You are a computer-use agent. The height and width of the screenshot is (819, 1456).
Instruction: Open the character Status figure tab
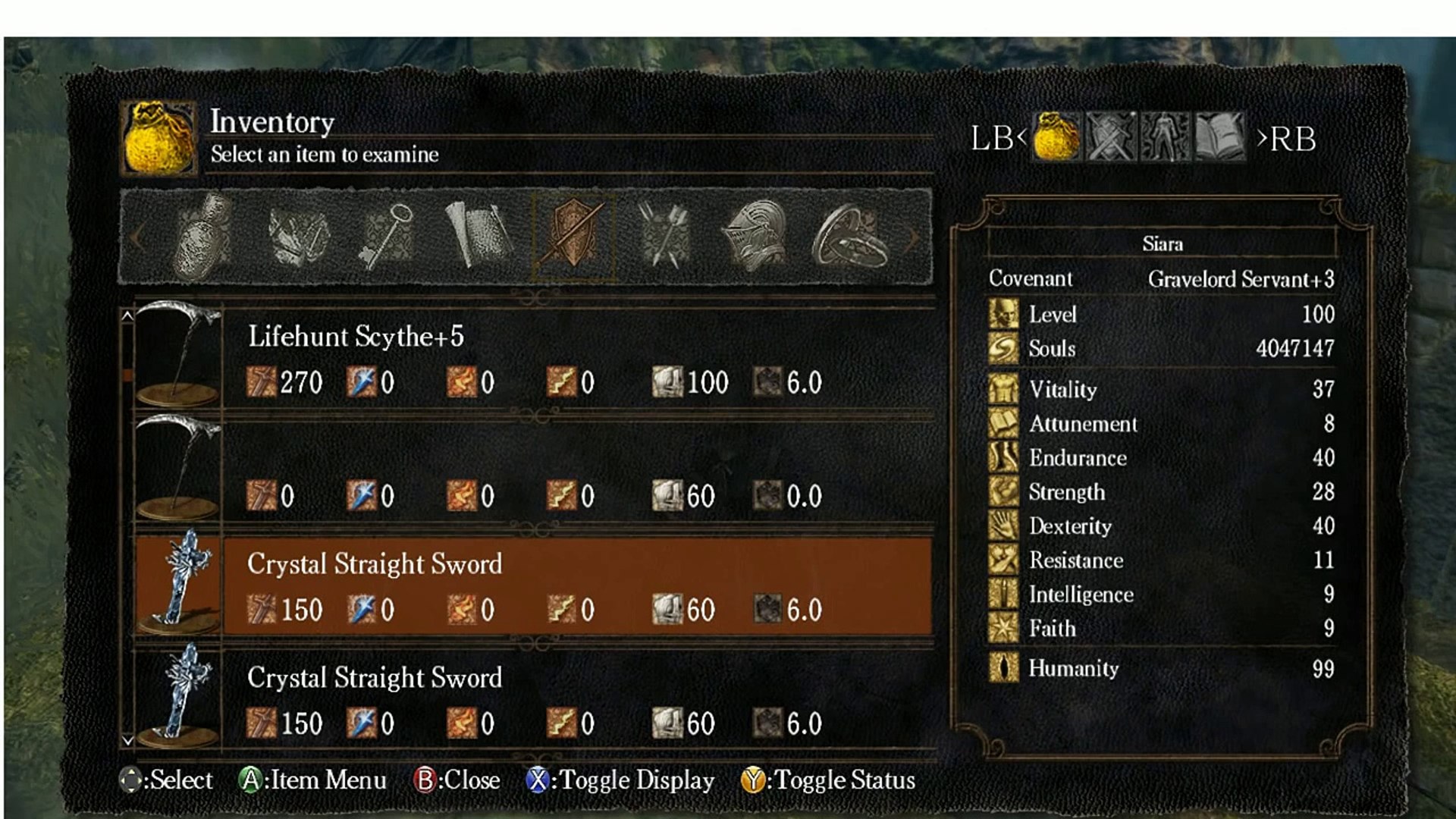tap(1166, 137)
